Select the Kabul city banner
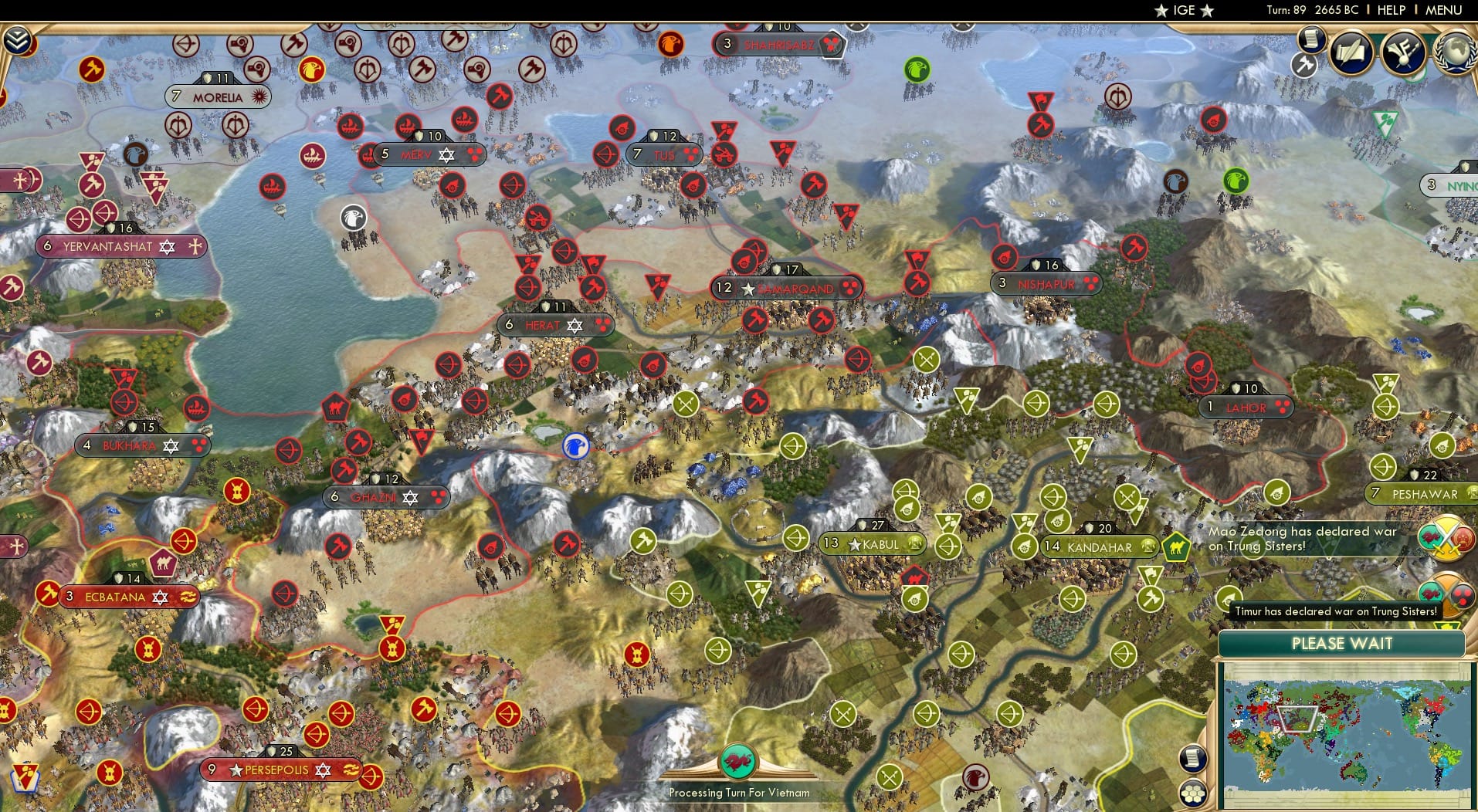Viewport: 1478px width, 812px height. 873,543
